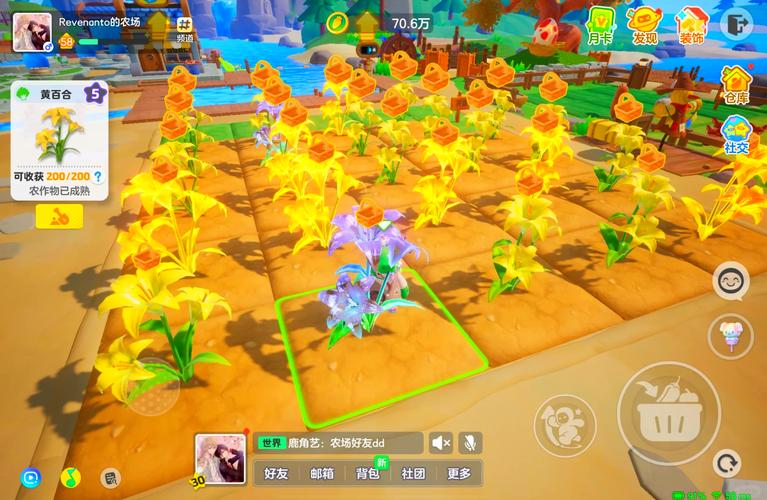
Task: Open the 邮箱 mailbox
Action: [322, 473]
